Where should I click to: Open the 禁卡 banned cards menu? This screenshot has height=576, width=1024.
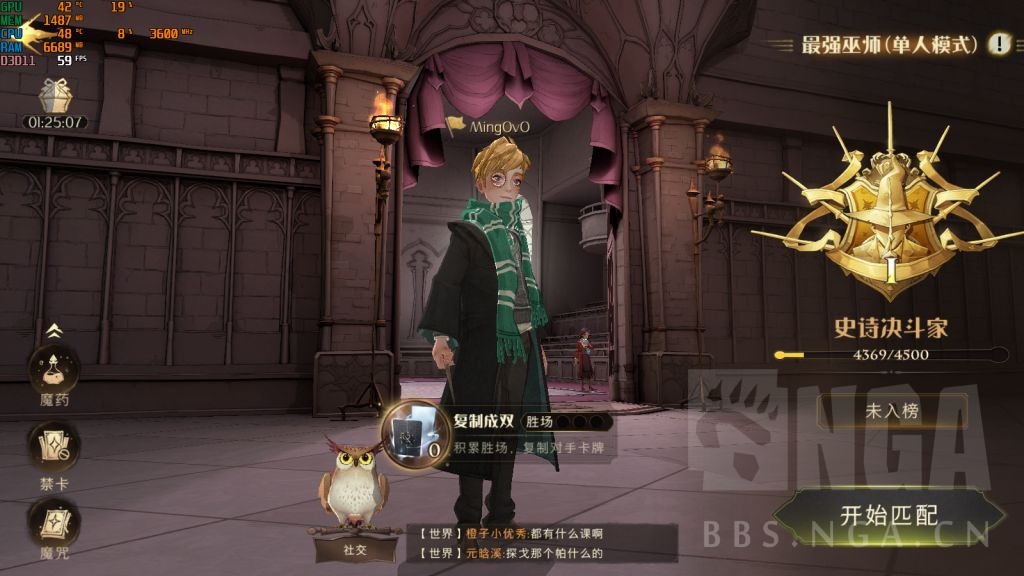[x=54, y=449]
